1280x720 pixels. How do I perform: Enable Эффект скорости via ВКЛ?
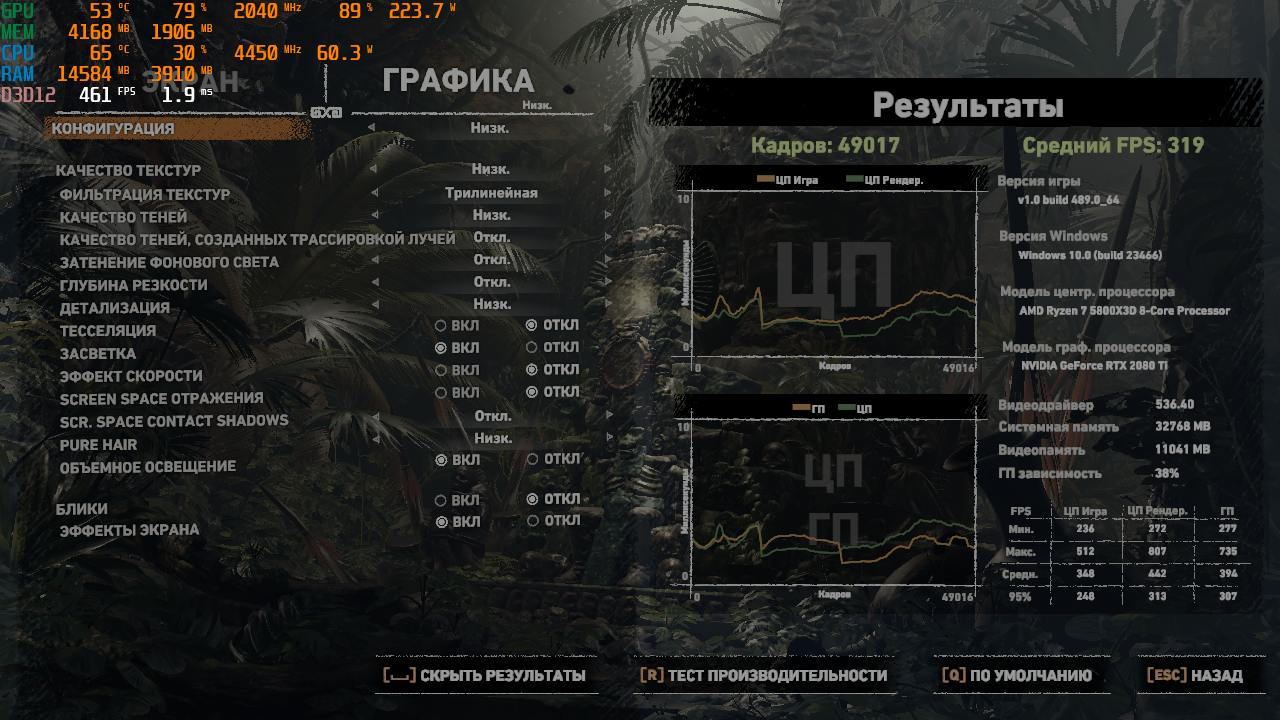click(x=441, y=371)
